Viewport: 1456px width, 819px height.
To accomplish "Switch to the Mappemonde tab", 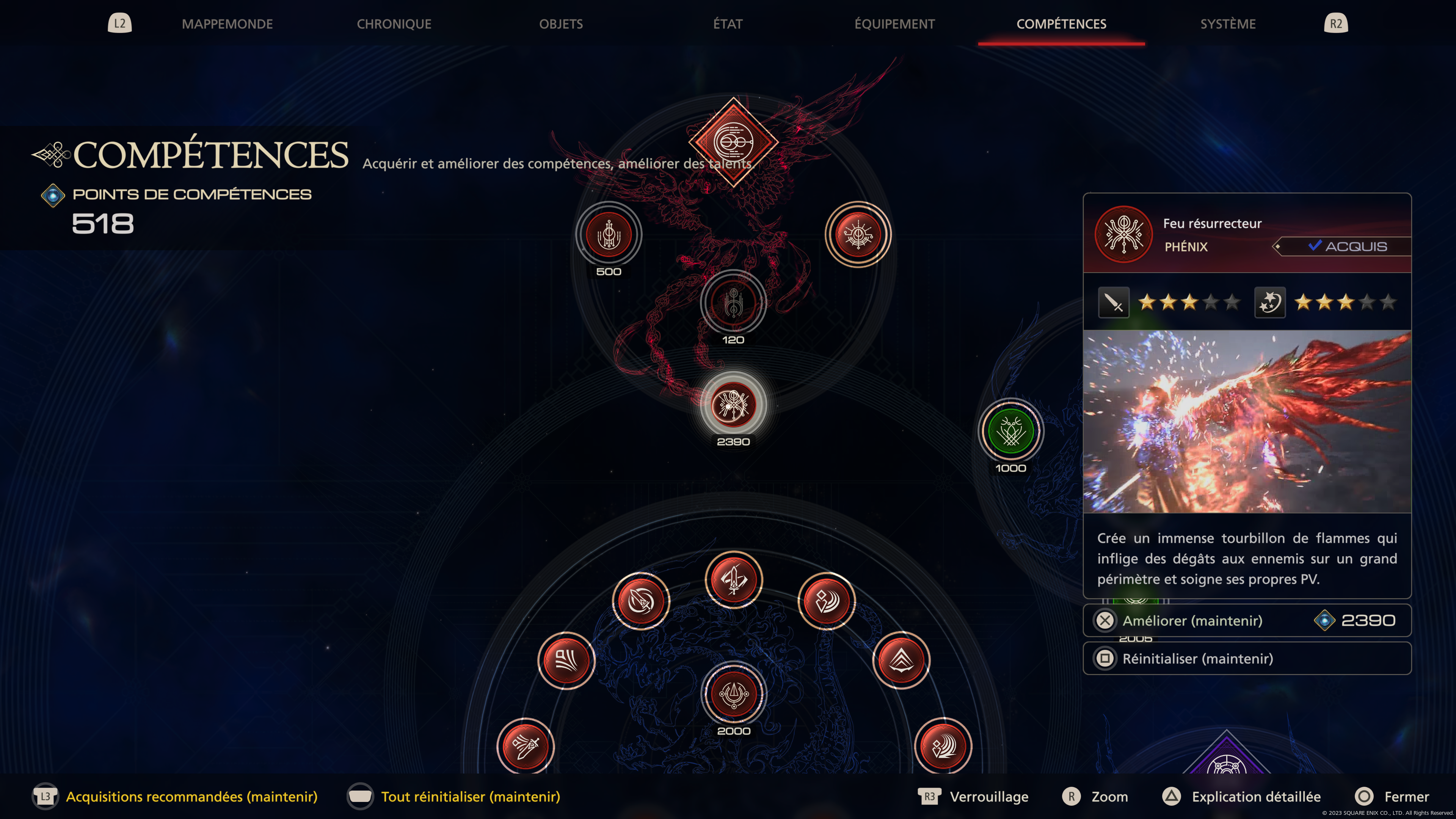I will [227, 24].
